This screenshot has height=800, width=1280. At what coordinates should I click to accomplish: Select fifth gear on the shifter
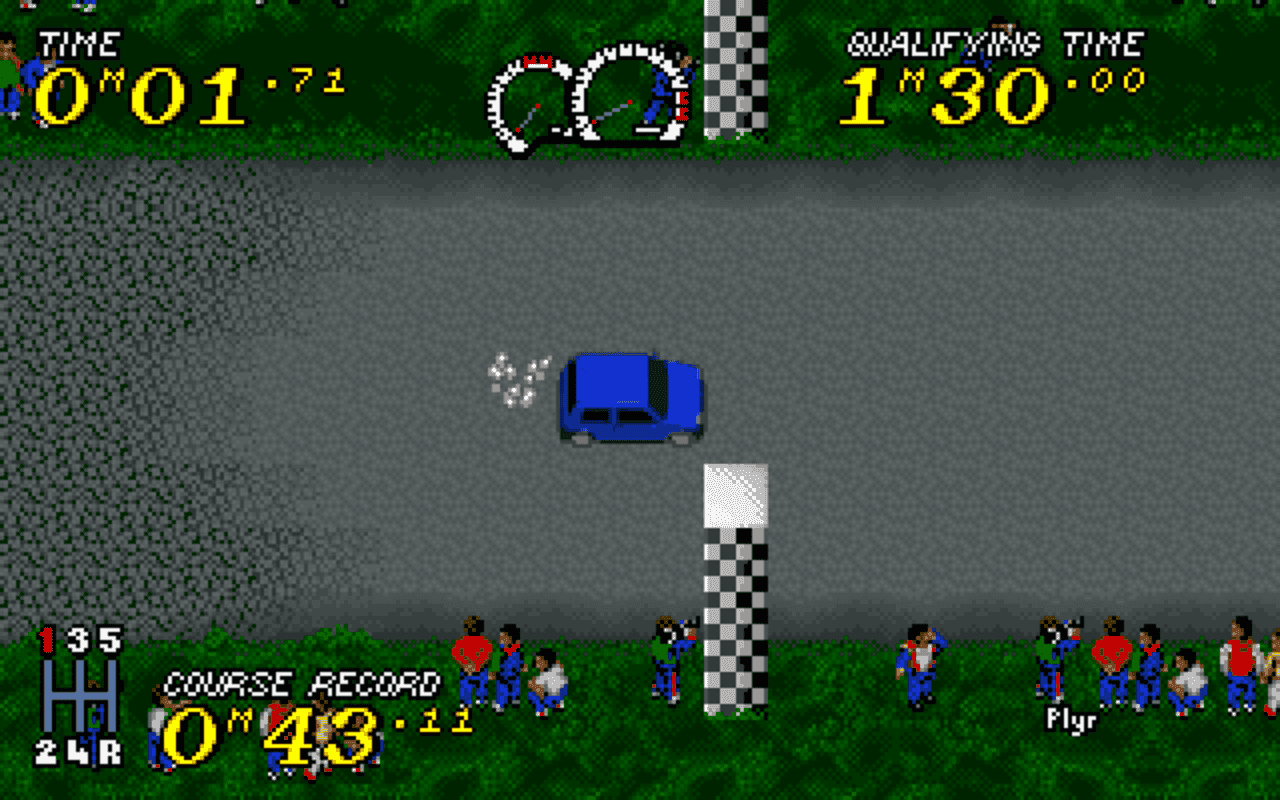110,637
